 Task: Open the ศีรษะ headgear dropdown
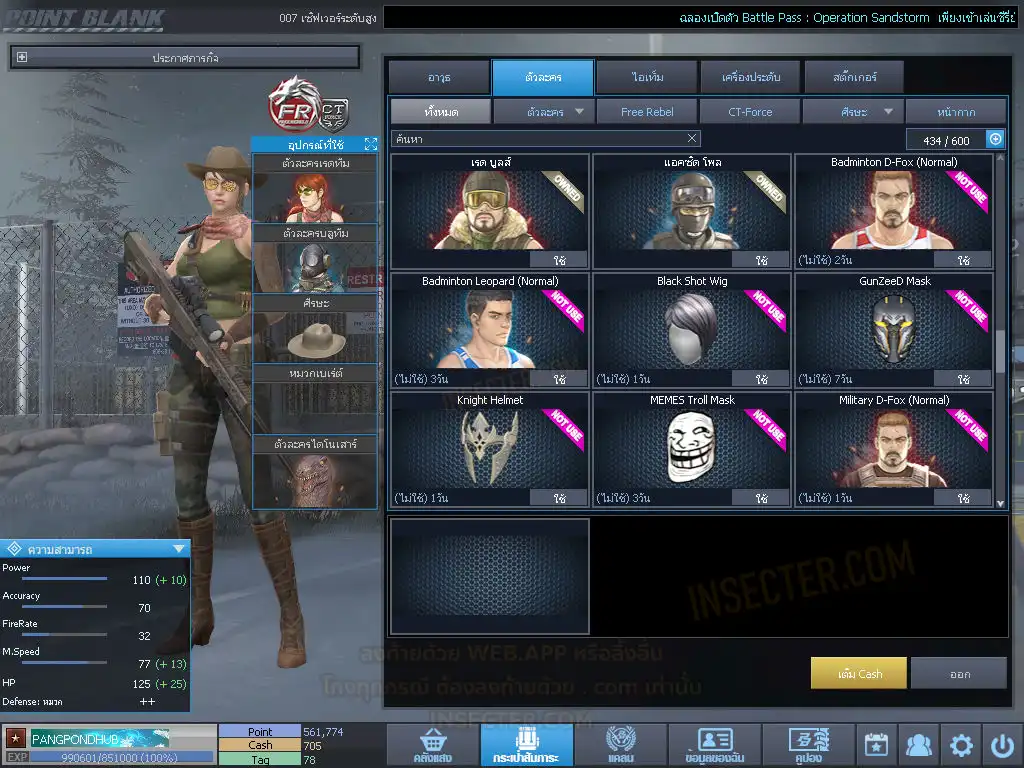[853, 112]
